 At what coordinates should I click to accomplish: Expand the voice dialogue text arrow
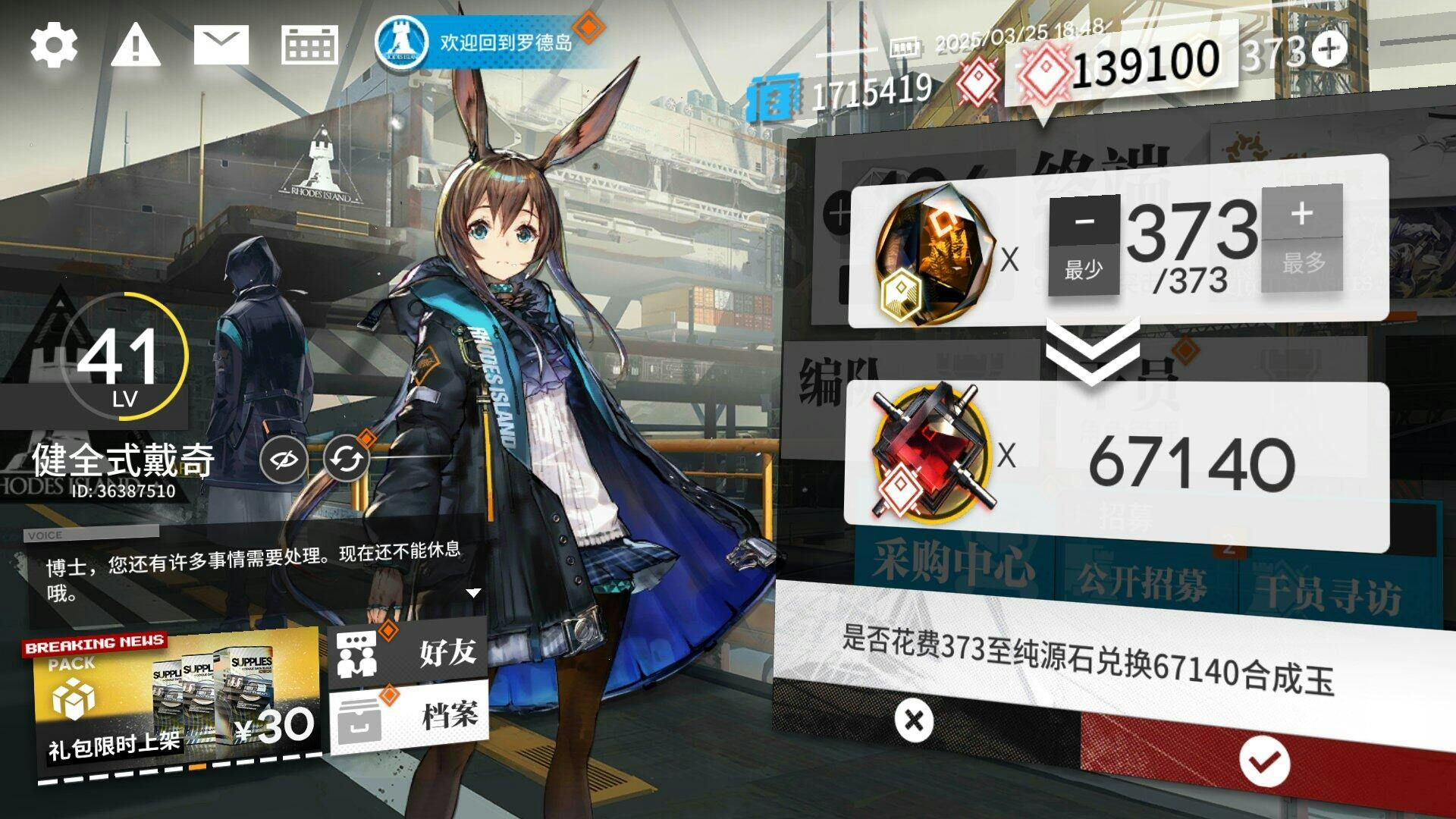pos(473,593)
